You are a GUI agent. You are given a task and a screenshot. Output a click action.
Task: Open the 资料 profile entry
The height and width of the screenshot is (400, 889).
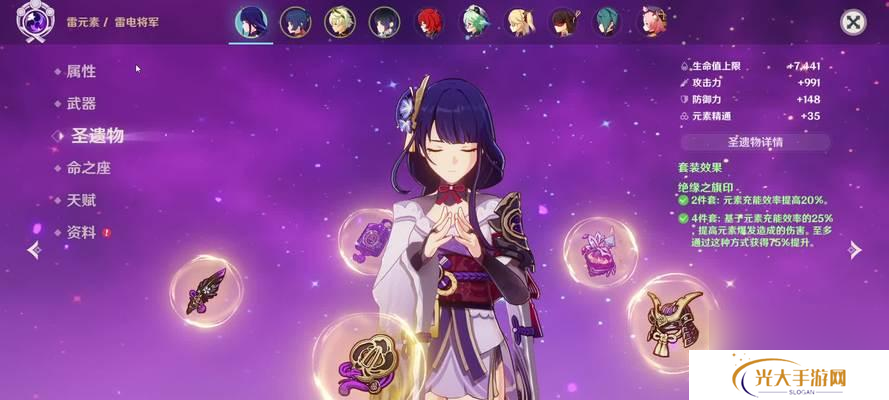tap(81, 233)
